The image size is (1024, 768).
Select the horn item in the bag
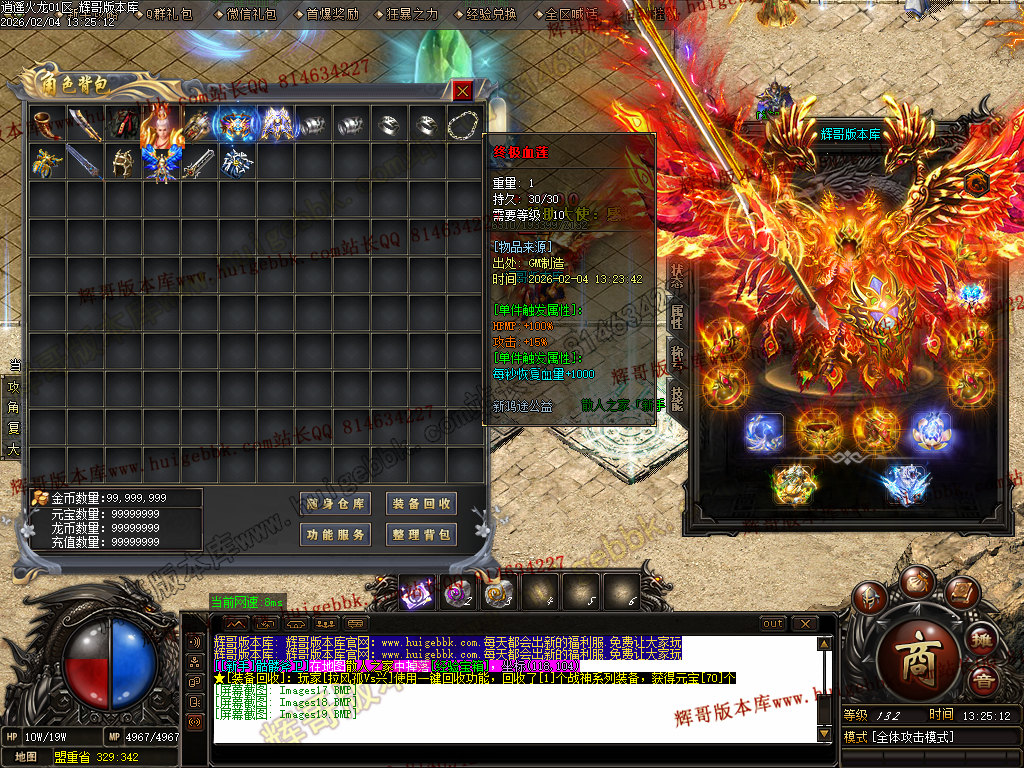pos(46,124)
